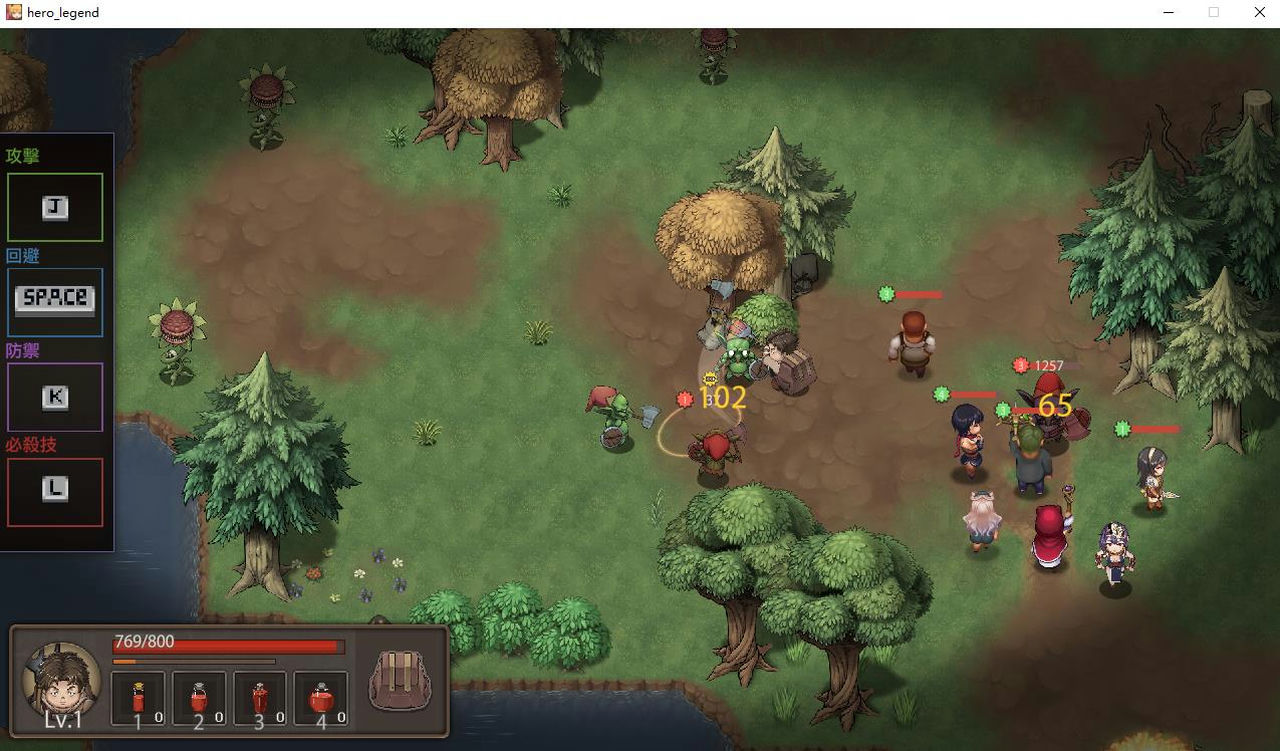1280x751 pixels.
Task: Click the K guard key icon
Action: click(x=55, y=397)
